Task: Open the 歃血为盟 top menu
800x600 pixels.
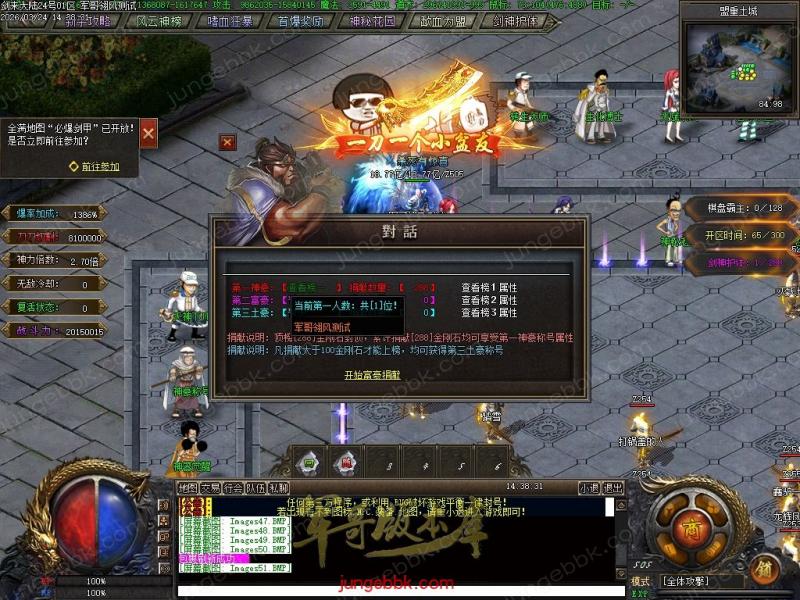Action: point(444,20)
